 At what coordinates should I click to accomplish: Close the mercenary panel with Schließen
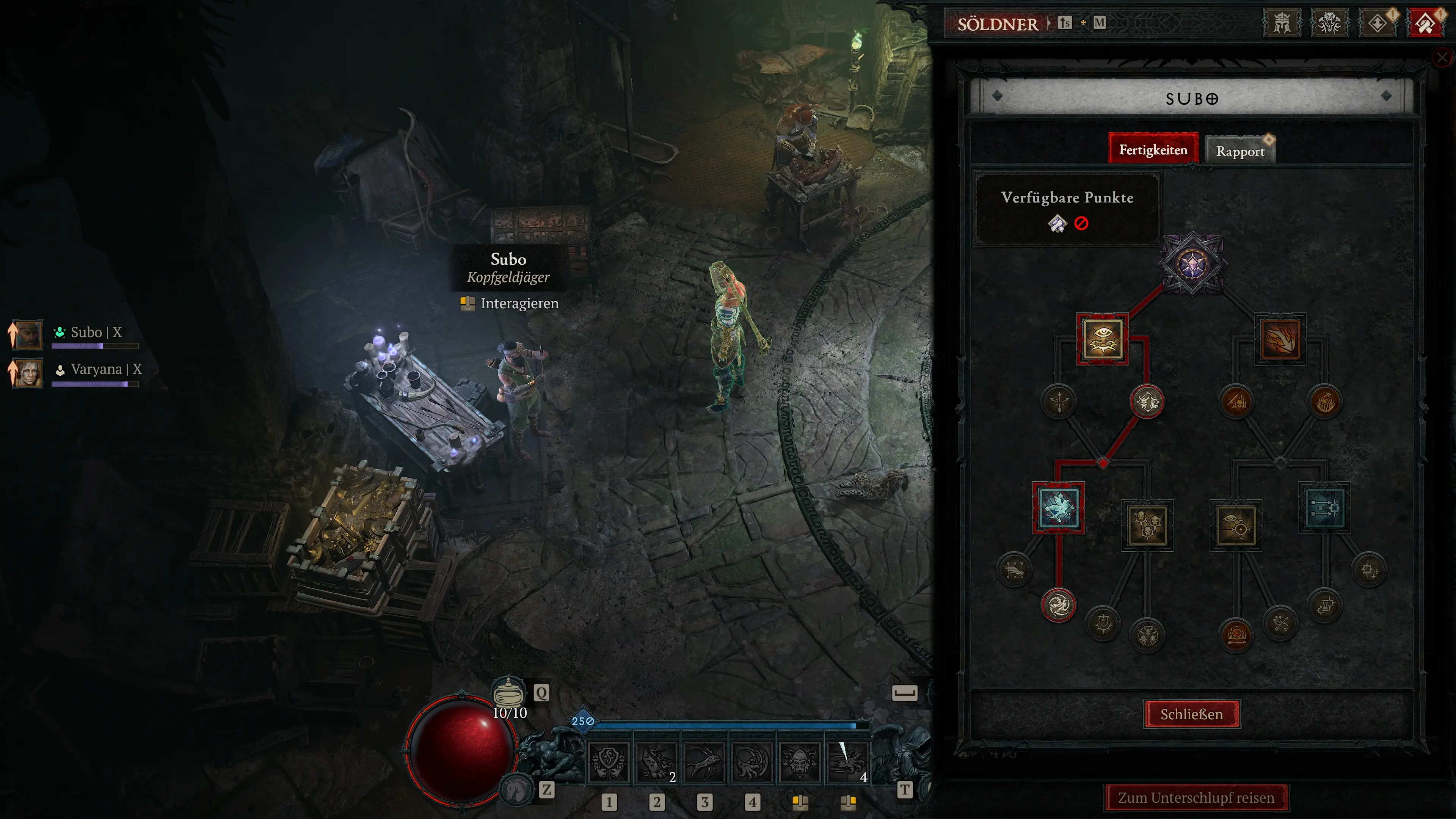(x=1191, y=714)
